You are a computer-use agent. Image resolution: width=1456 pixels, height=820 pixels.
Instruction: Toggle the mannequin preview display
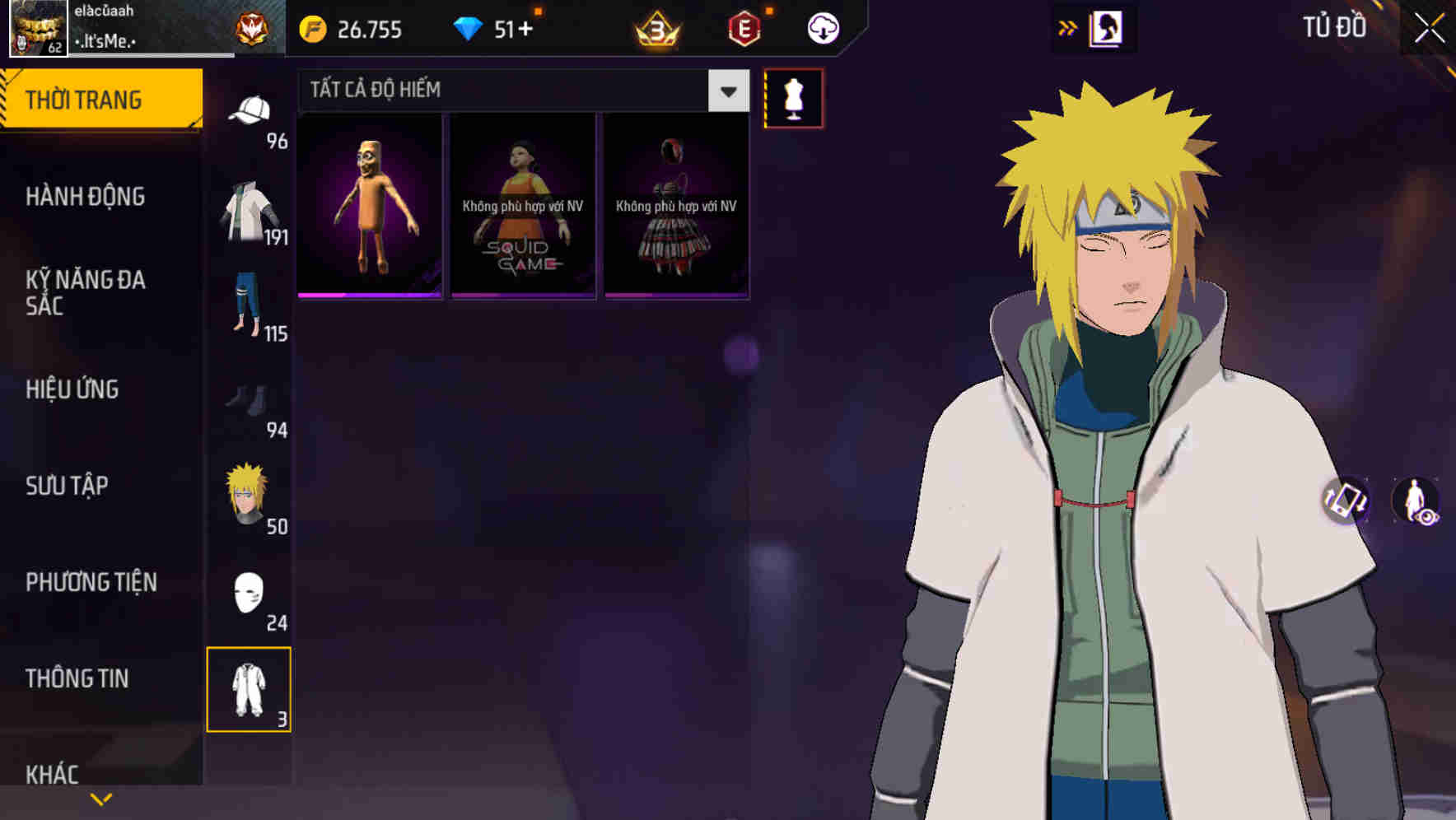point(793,97)
